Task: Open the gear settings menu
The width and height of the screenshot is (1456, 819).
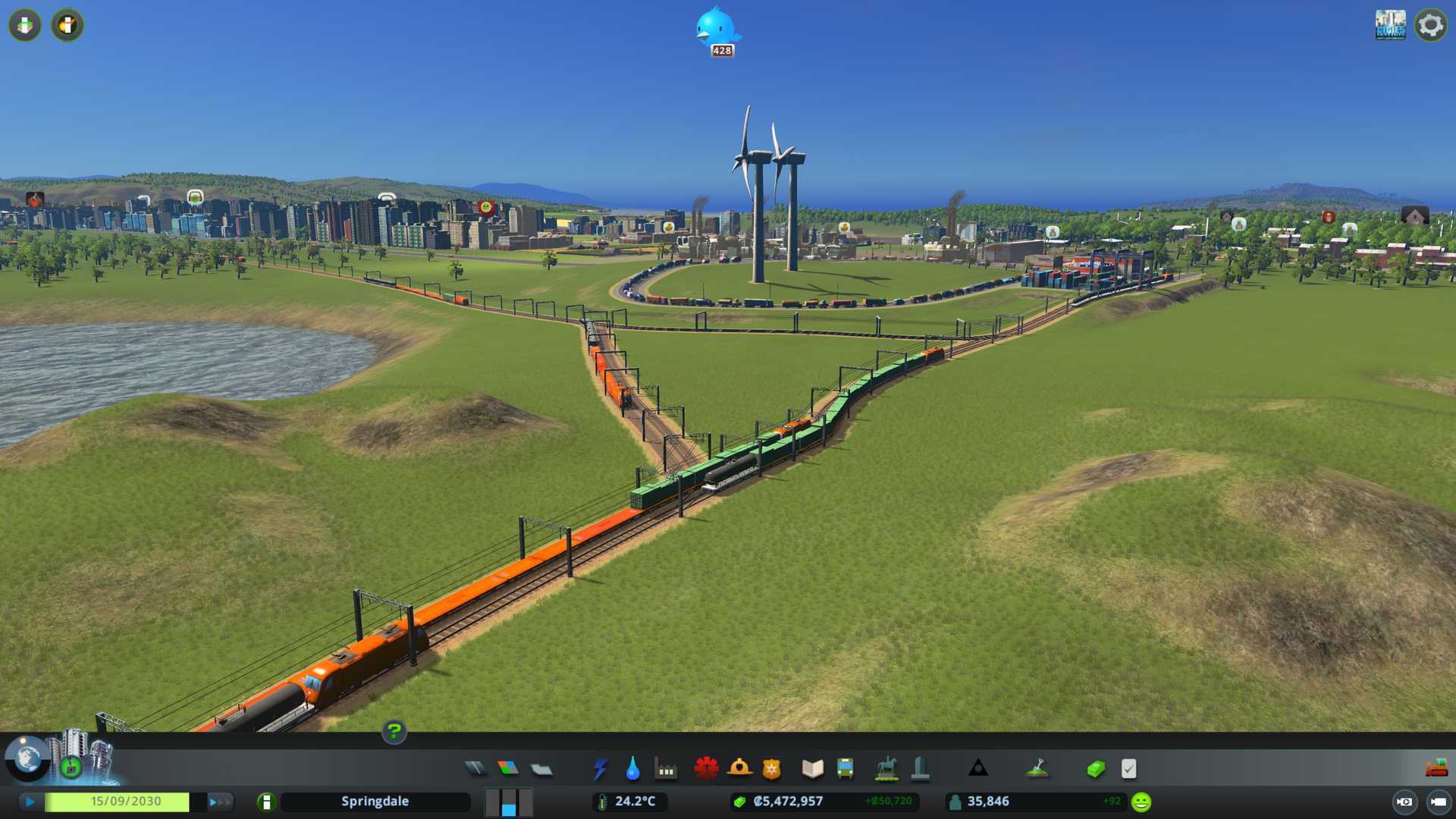Action: click(1430, 26)
